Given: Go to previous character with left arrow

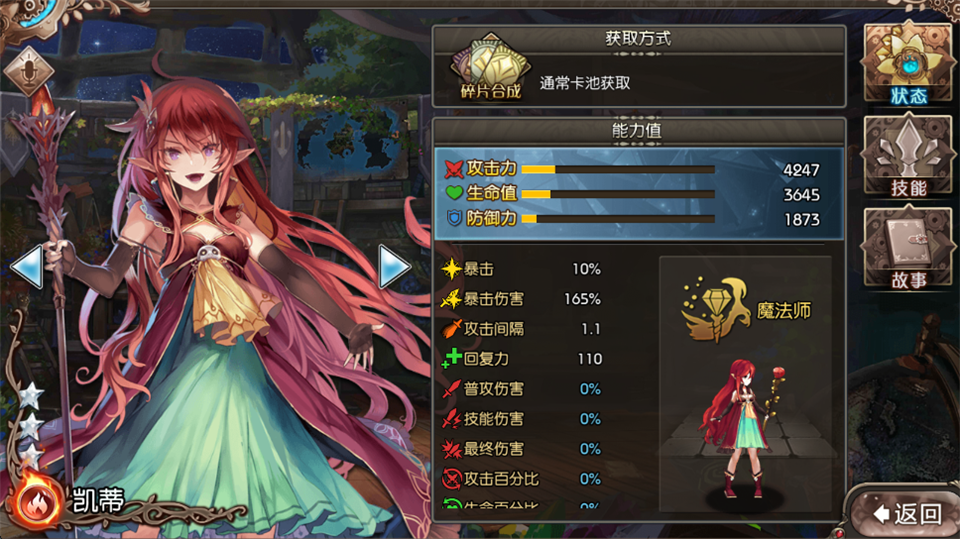Looking at the screenshot, I should pyautogui.click(x=26, y=266).
